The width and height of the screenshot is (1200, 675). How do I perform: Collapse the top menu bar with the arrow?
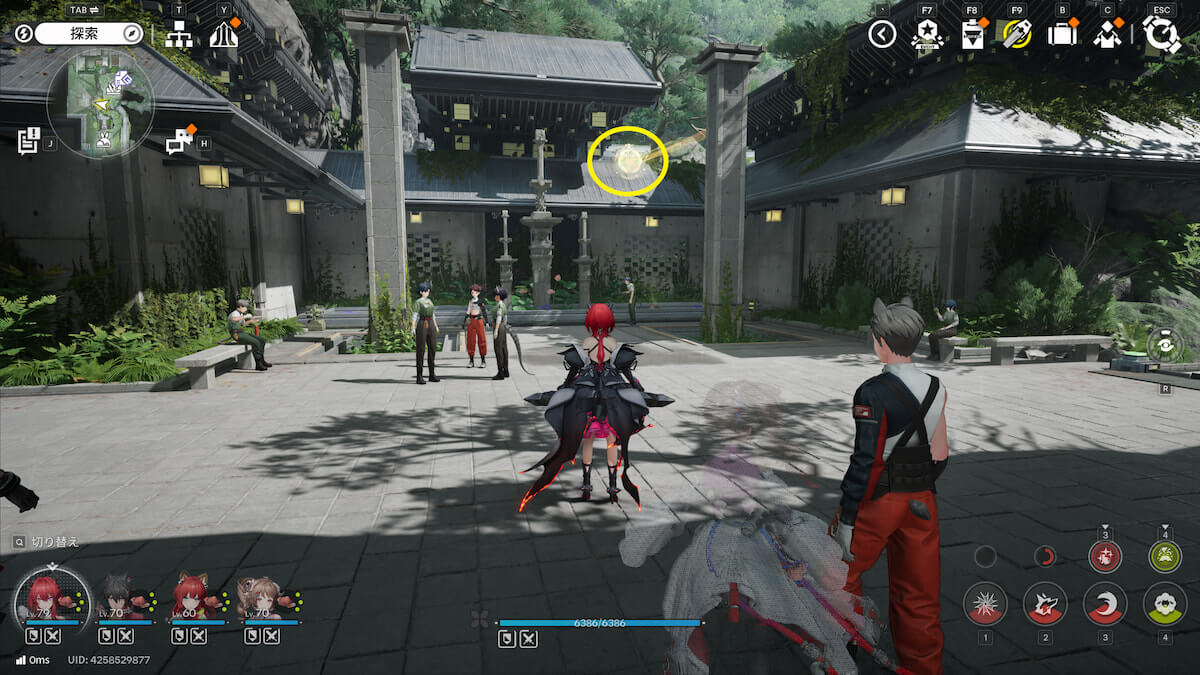pos(881,35)
